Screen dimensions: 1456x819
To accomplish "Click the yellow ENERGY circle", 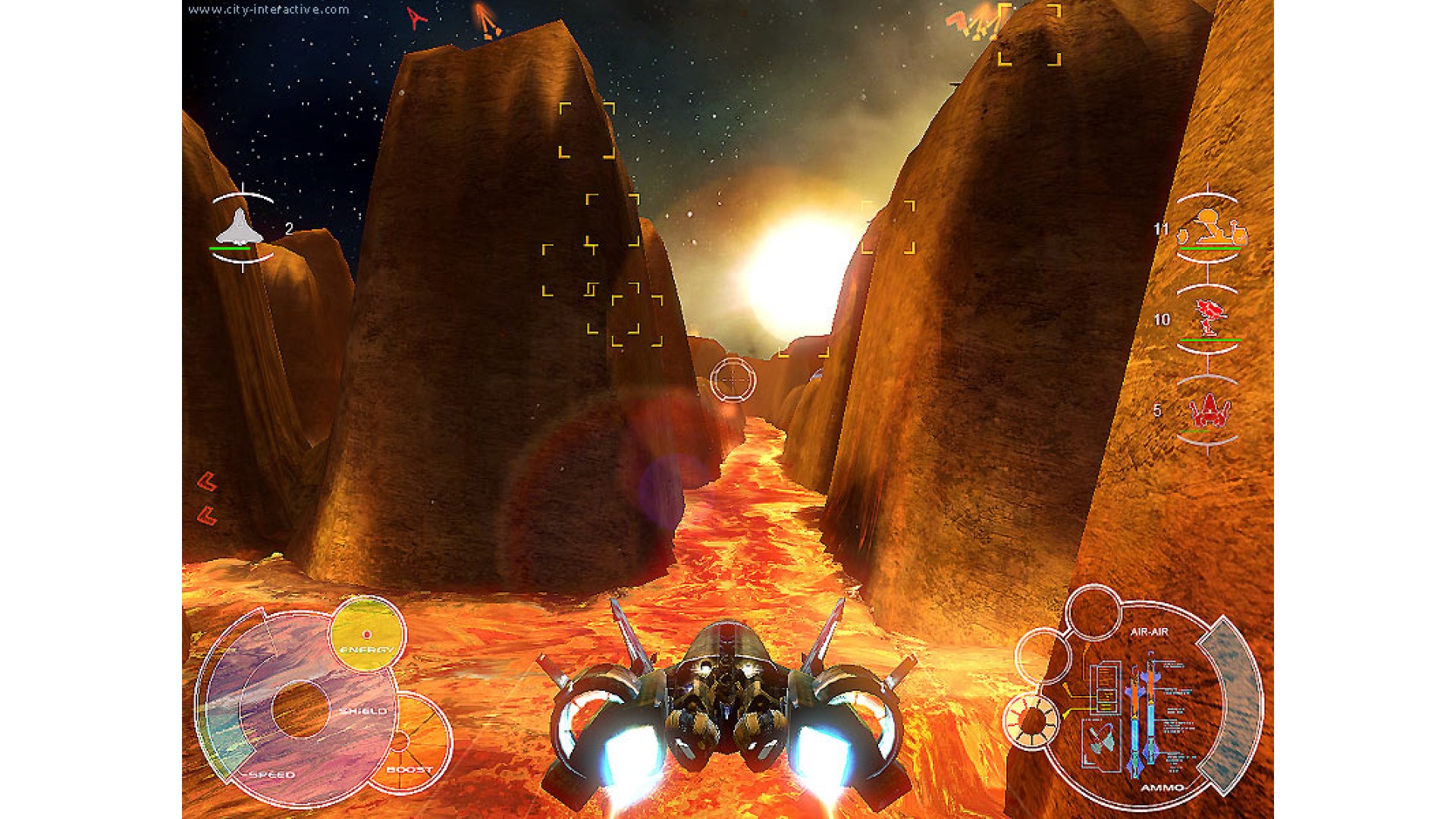I will coord(367,634).
